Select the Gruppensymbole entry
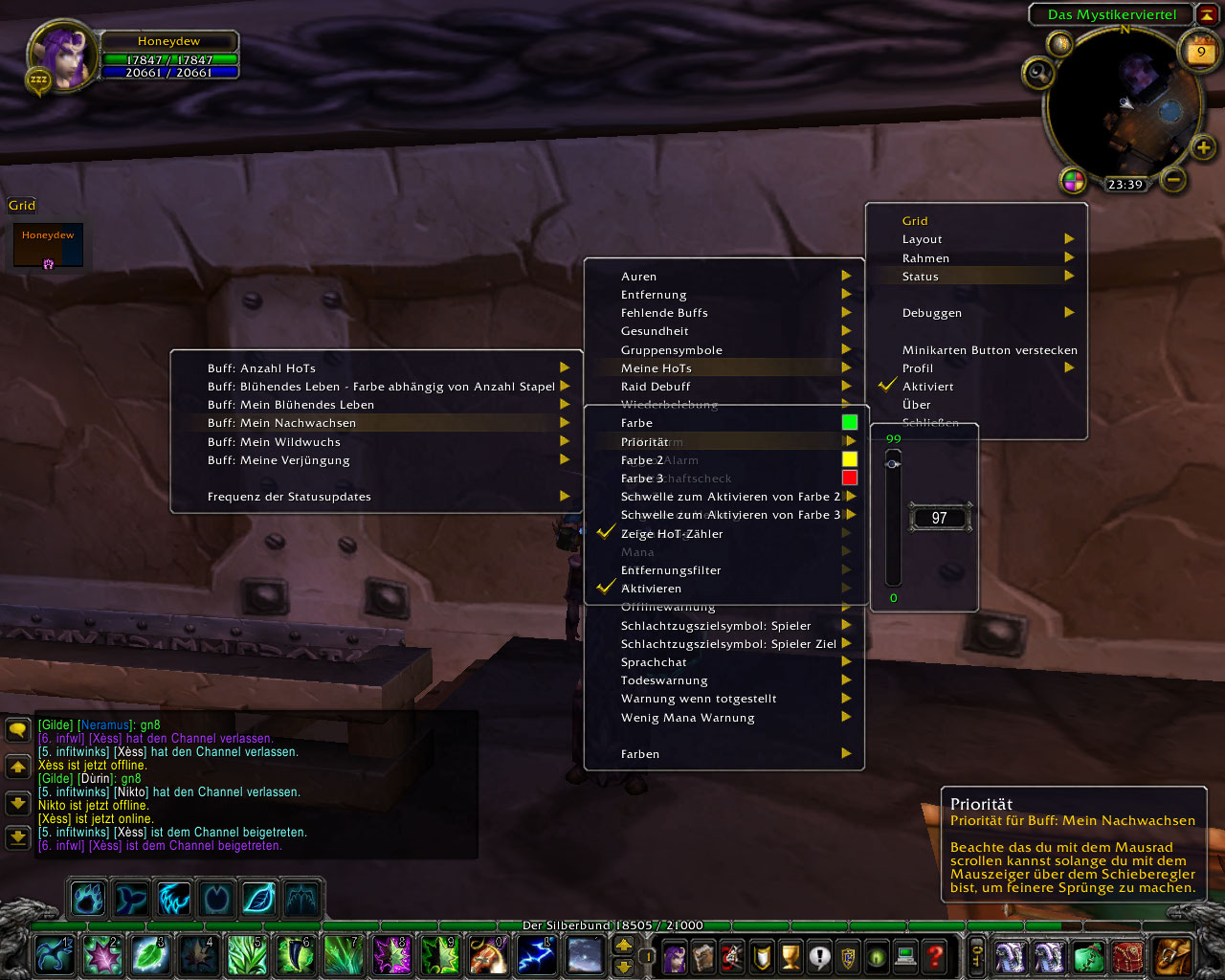Viewport: 1225px width, 980px height. [672, 350]
